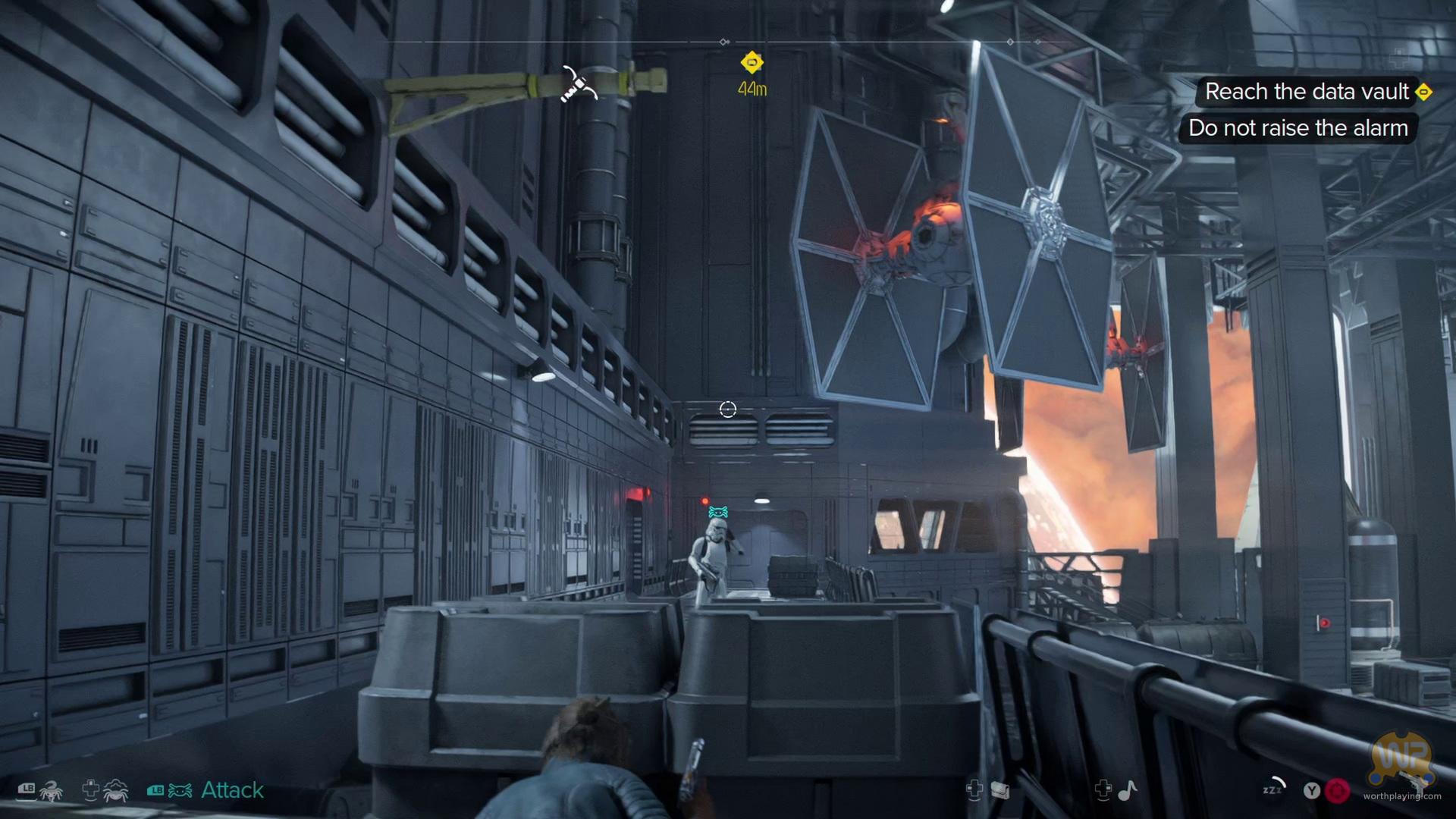This screenshot has width=1456, height=819.
Task: Select the teal Nix Attack command label
Action: point(232,790)
